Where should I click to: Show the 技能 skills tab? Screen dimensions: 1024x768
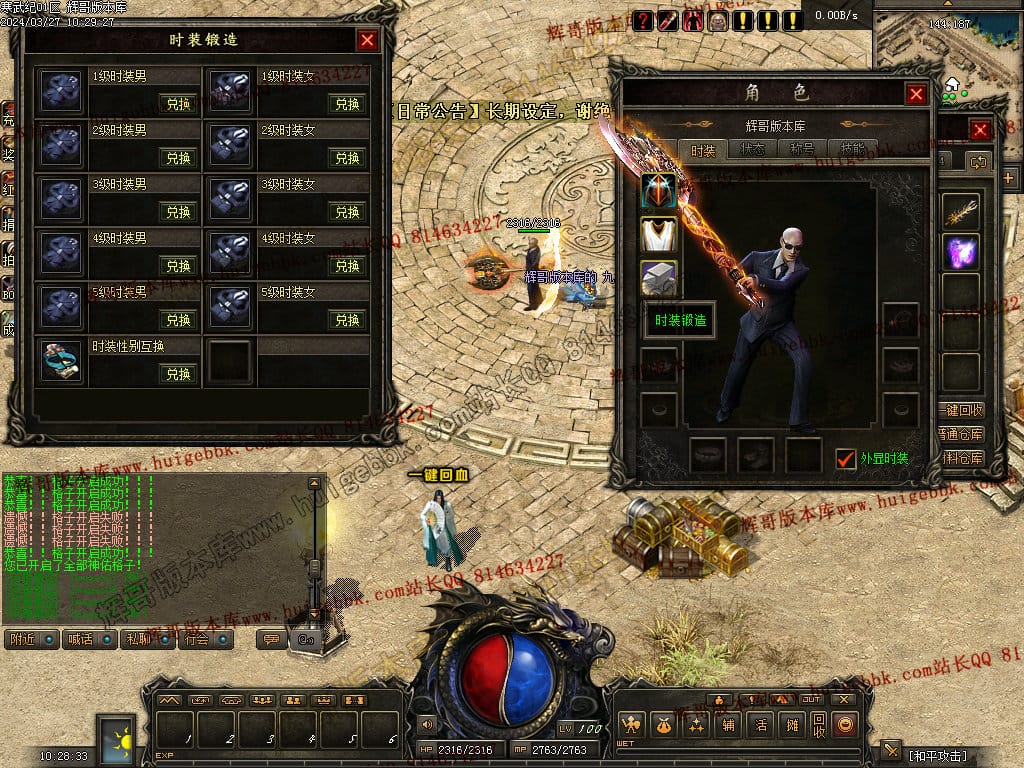853,150
